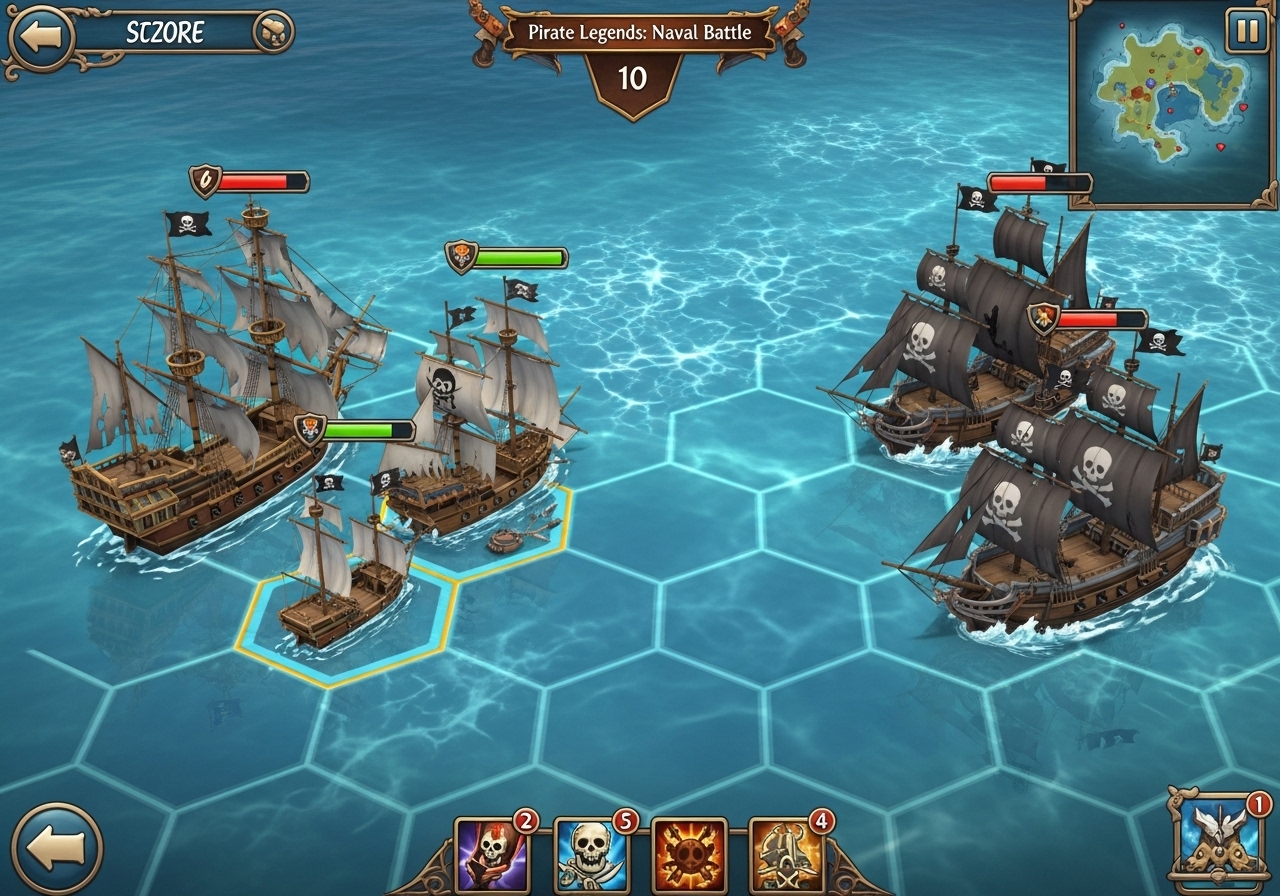
Task: Pause the battle with the pause button
Action: click(x=1247, y=30)
